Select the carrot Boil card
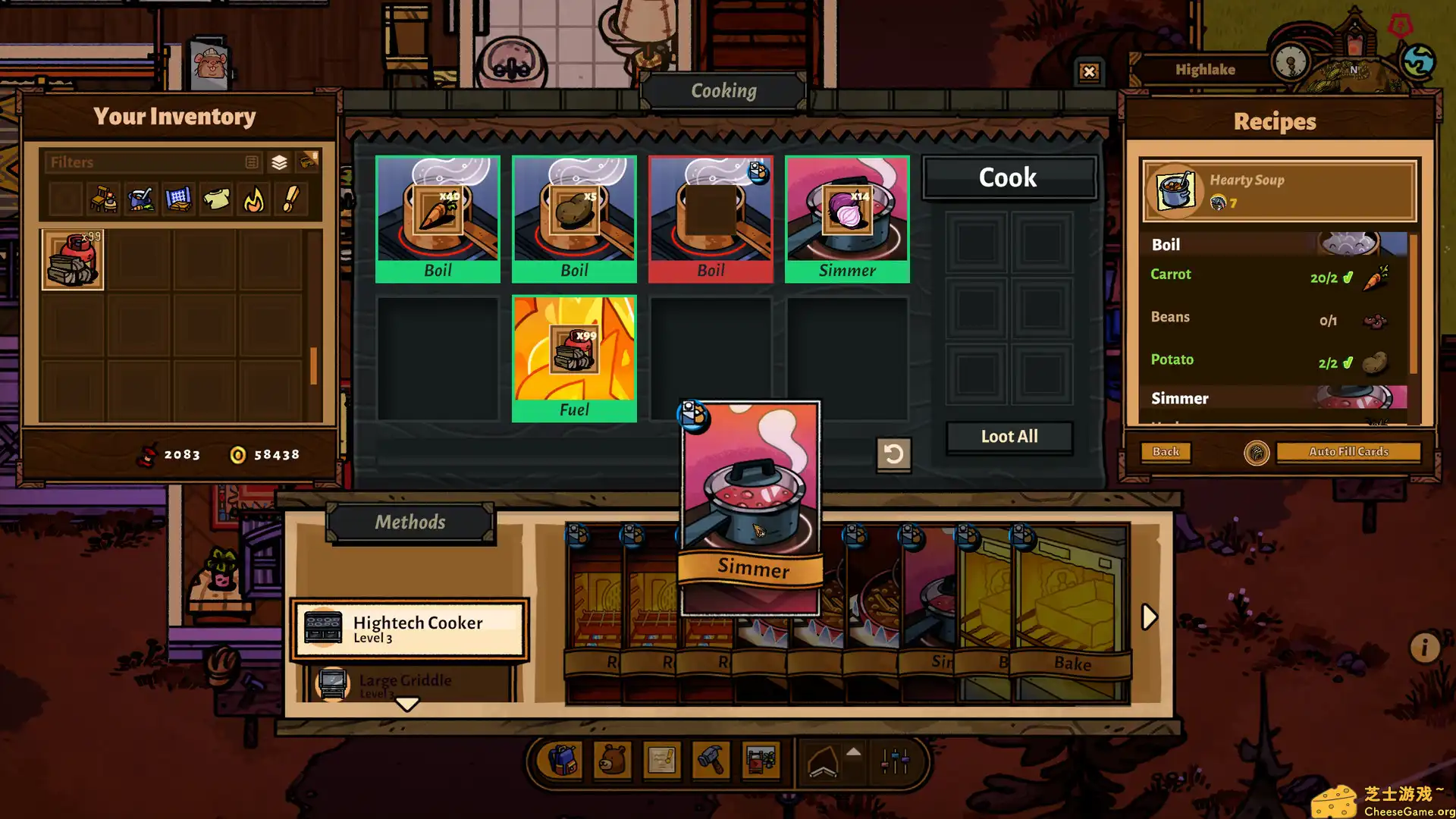 tap(438, 218)
